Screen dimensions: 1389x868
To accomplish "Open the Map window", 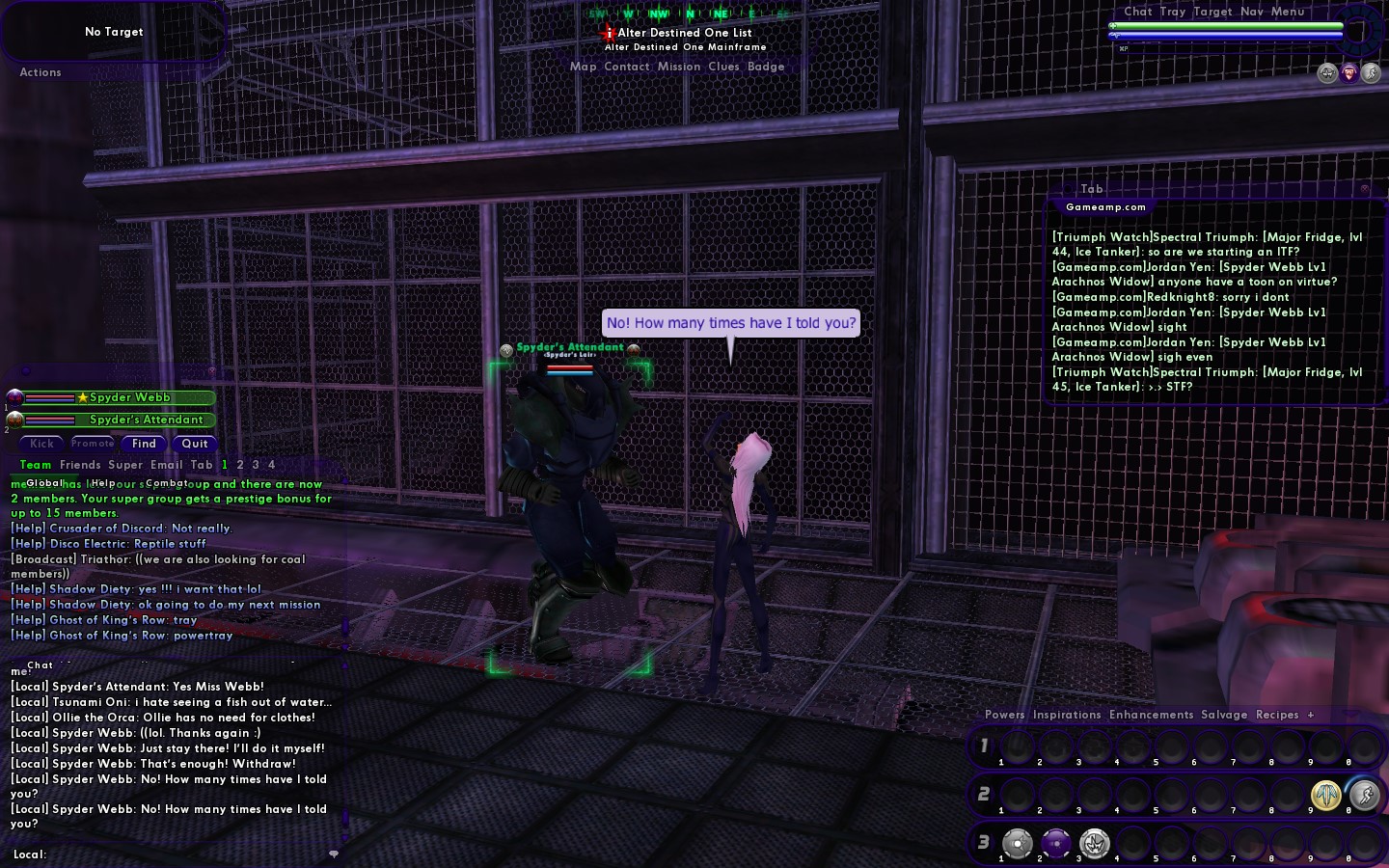I will click(x=583, y=67).
